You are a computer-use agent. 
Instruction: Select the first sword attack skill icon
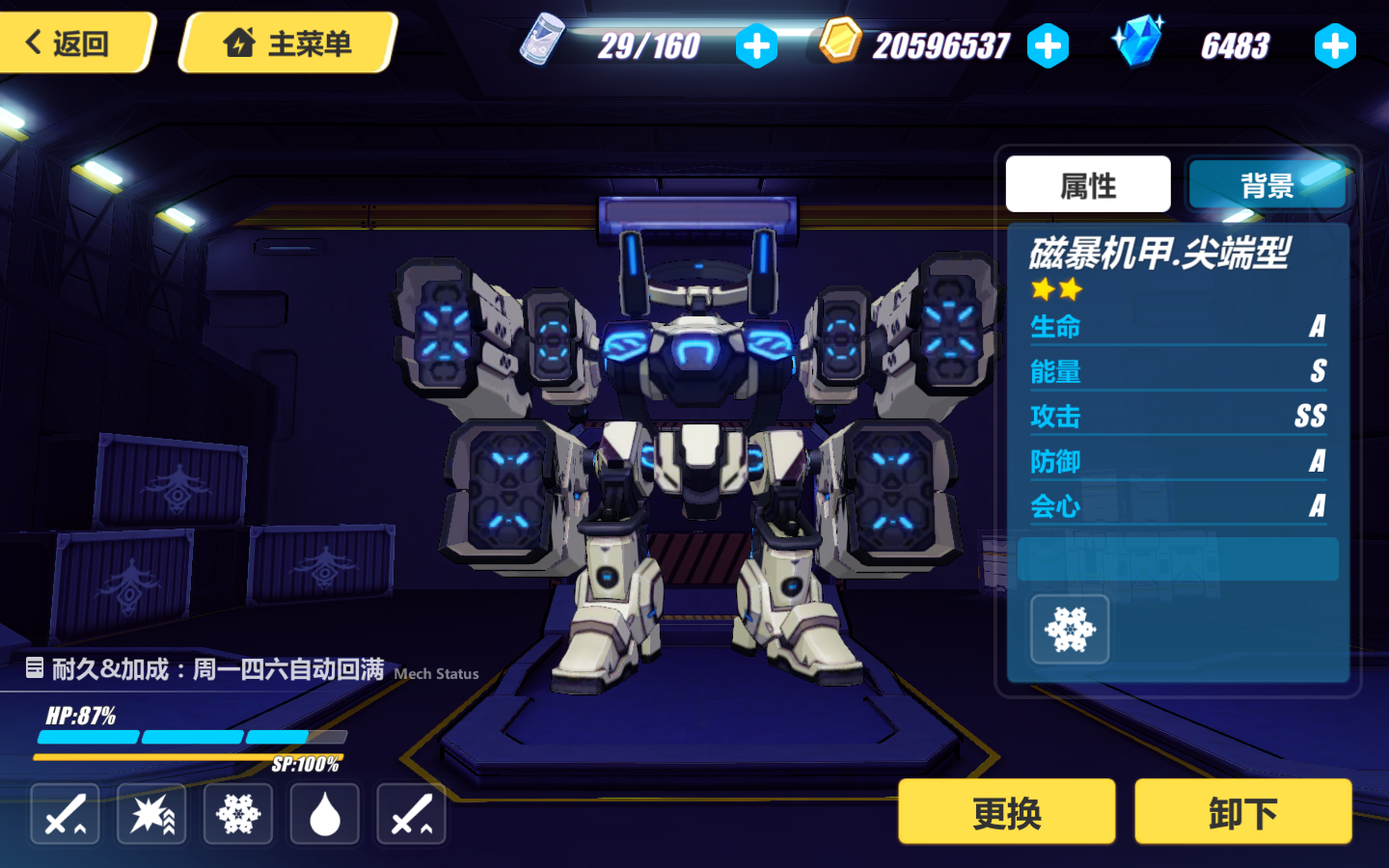64,813
